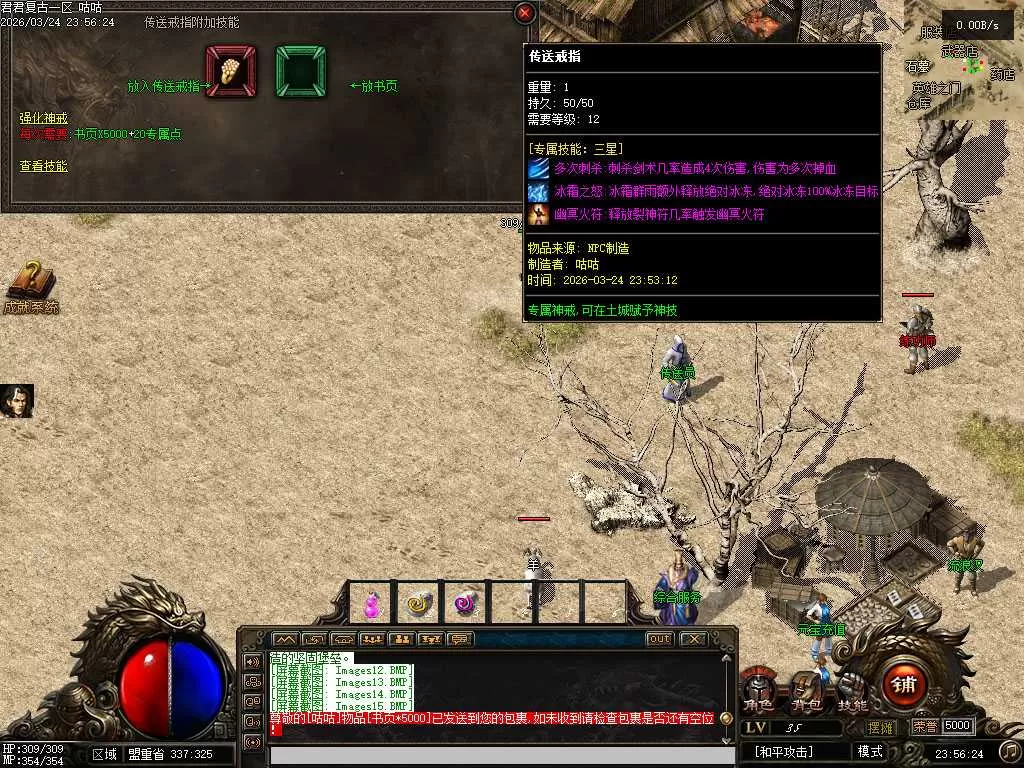Click the music note button in the corner

tap(1009, 751)
